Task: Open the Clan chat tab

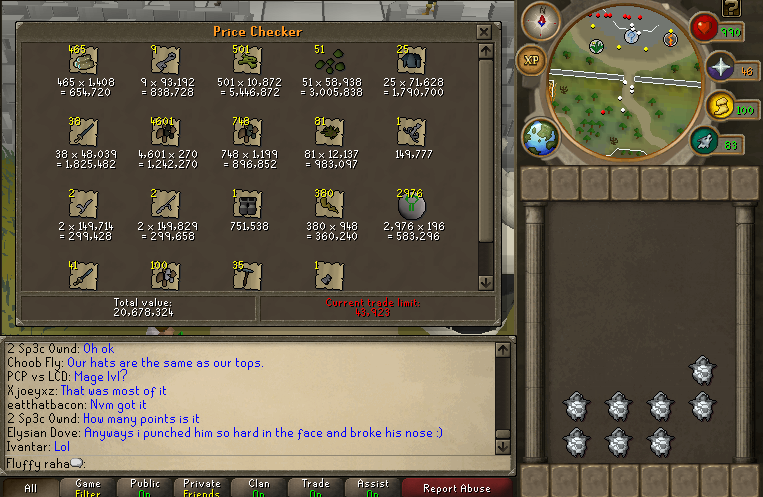Action: click(258, 488)
